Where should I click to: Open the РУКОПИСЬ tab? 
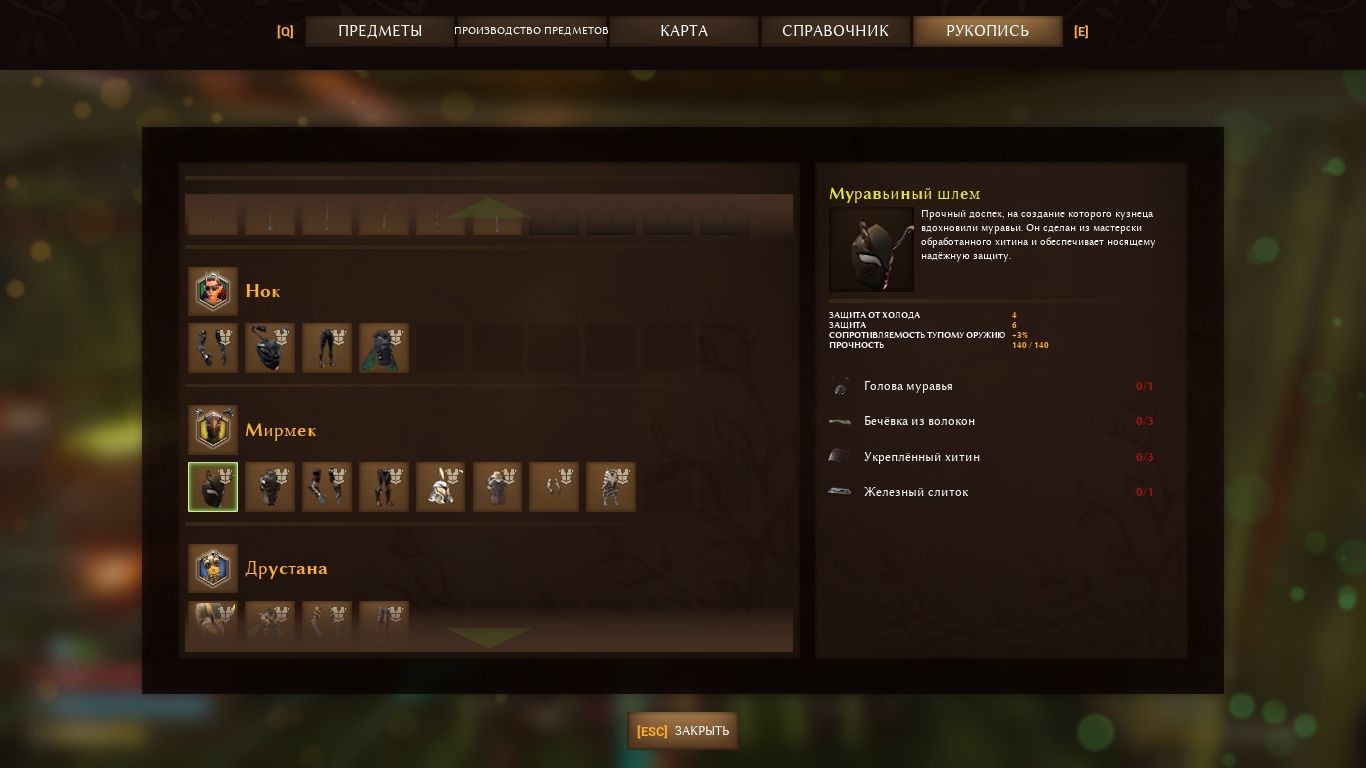pyautogui.click(x=986, y=31)
